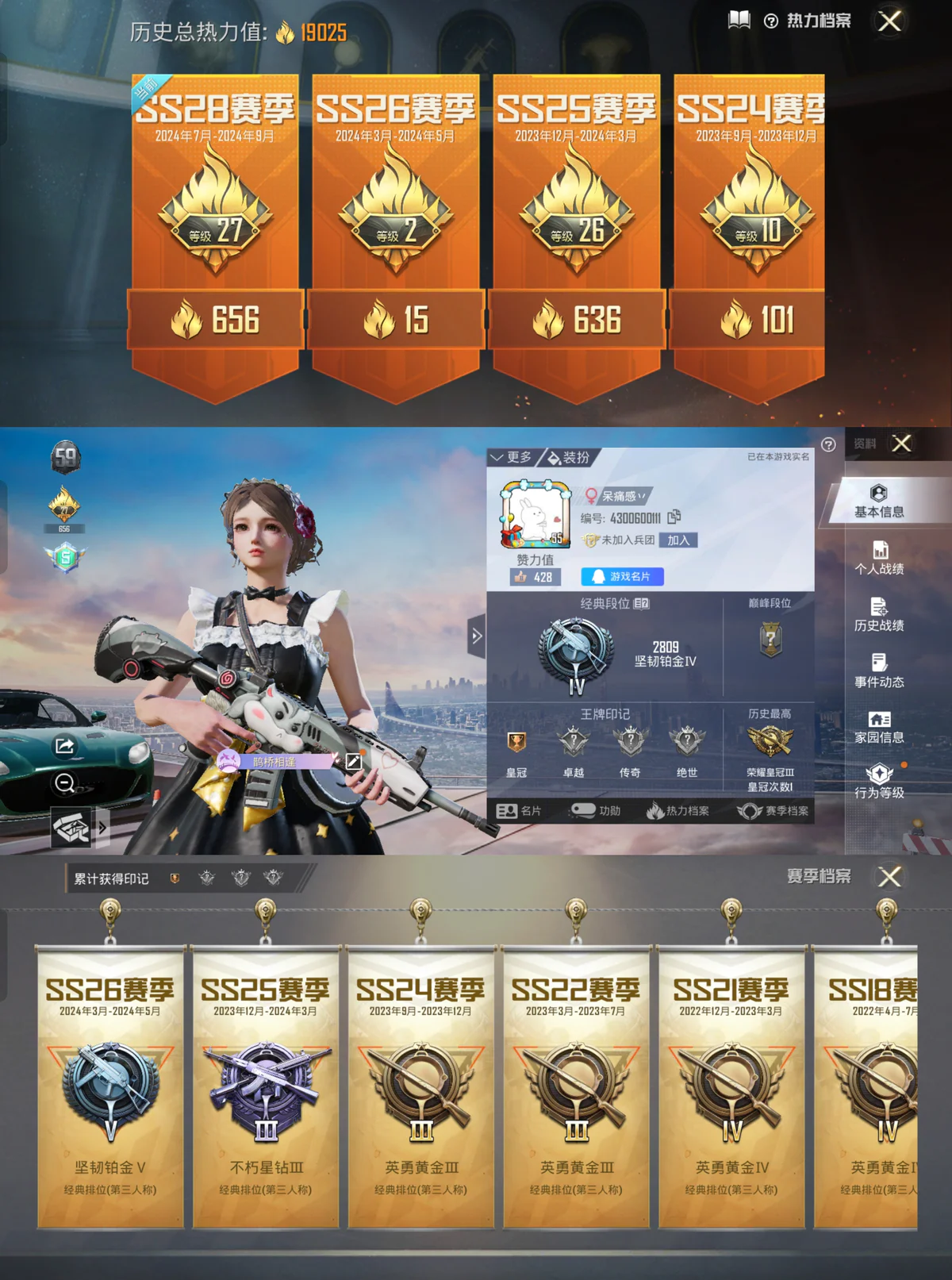Show the 事件动态 section
Viewport: 952px width, 1280px height.
pos(879,670)
